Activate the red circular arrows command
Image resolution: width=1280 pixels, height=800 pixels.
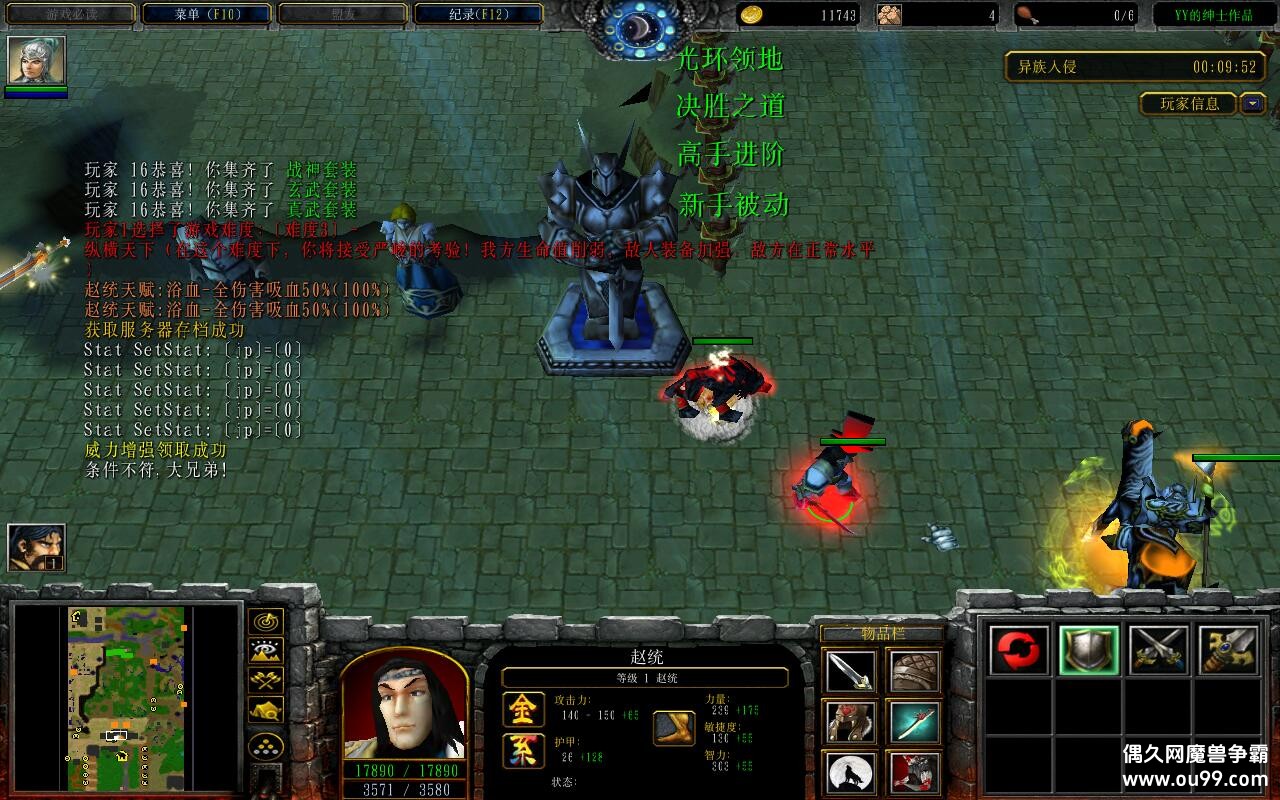[x=1020, y=651]
